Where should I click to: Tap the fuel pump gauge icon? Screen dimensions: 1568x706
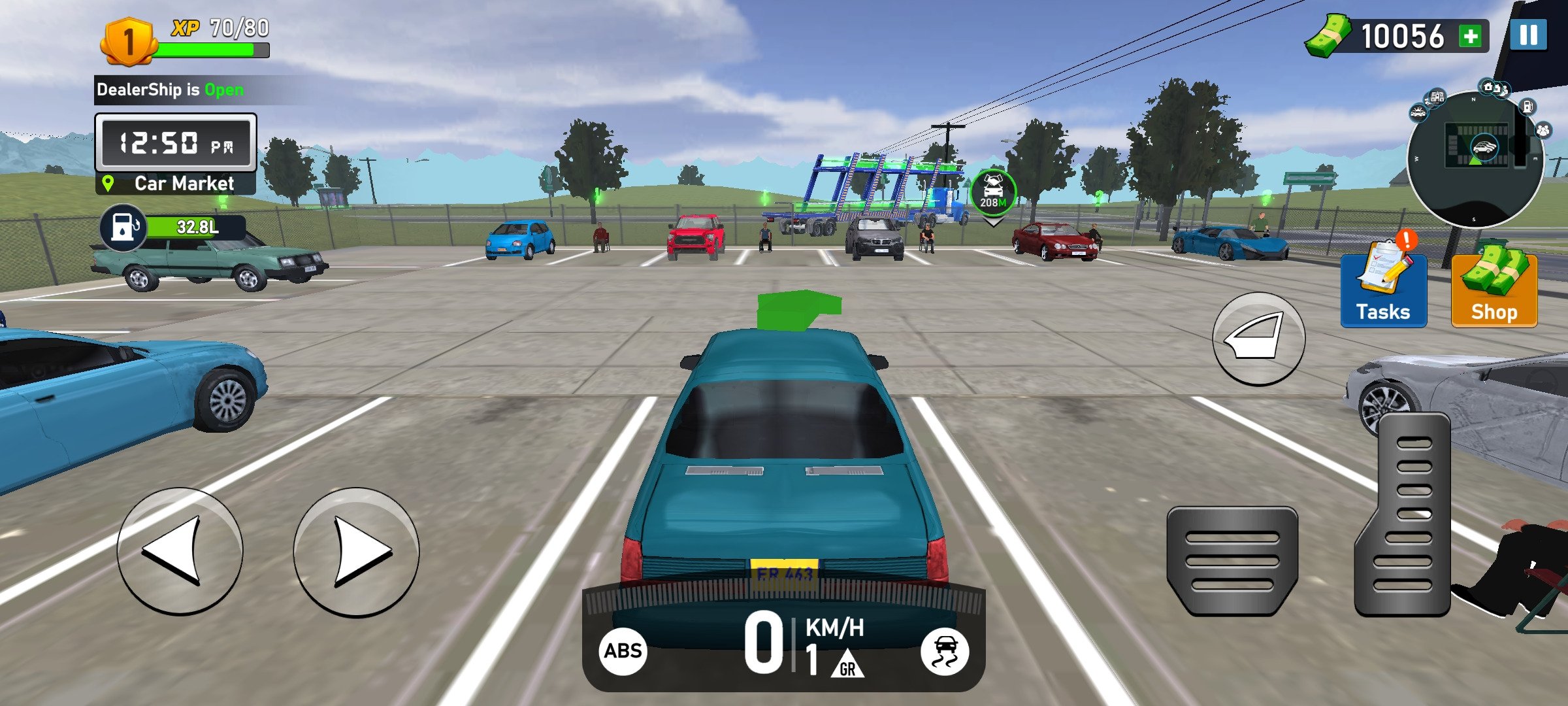coord(122,227)
